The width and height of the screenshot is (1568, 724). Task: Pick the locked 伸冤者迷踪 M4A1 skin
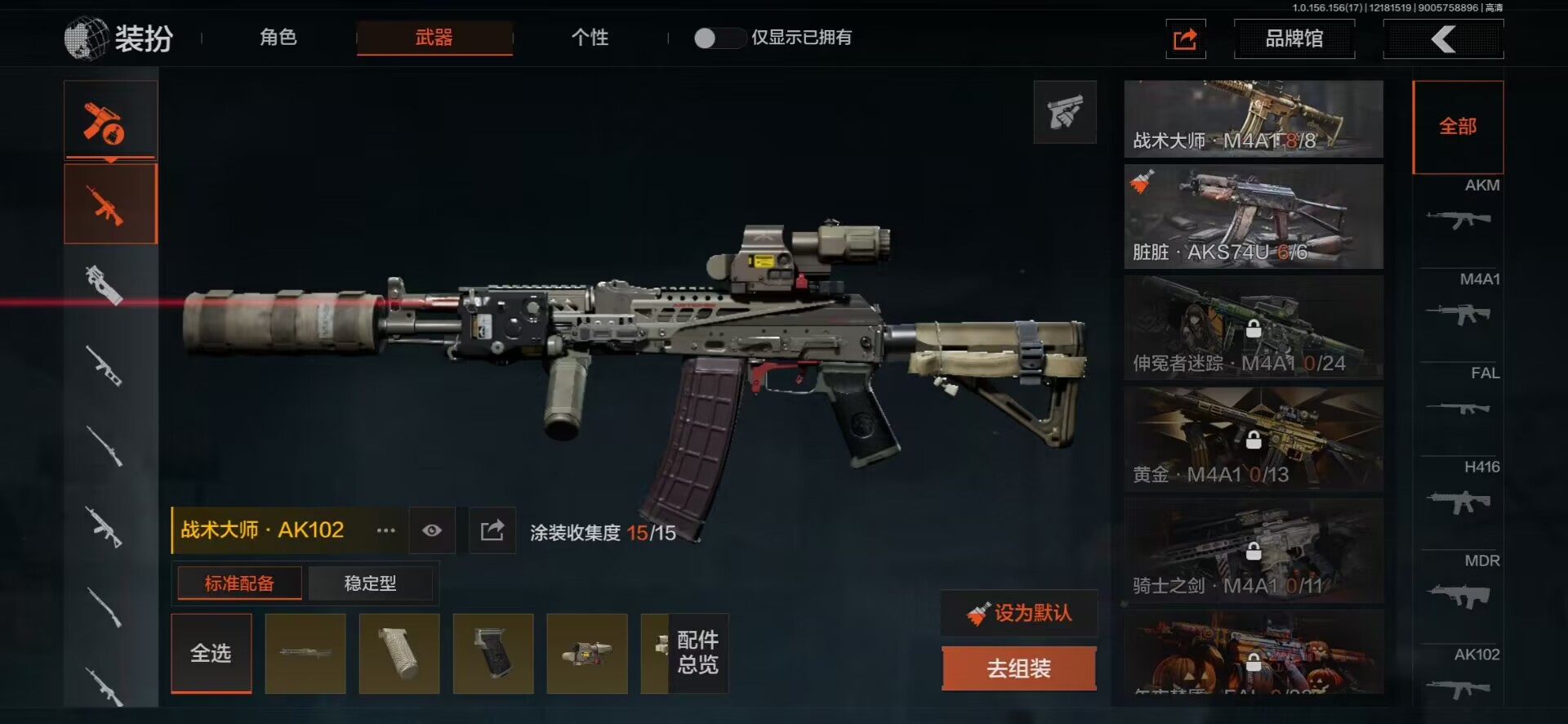tap(1253, 328)
